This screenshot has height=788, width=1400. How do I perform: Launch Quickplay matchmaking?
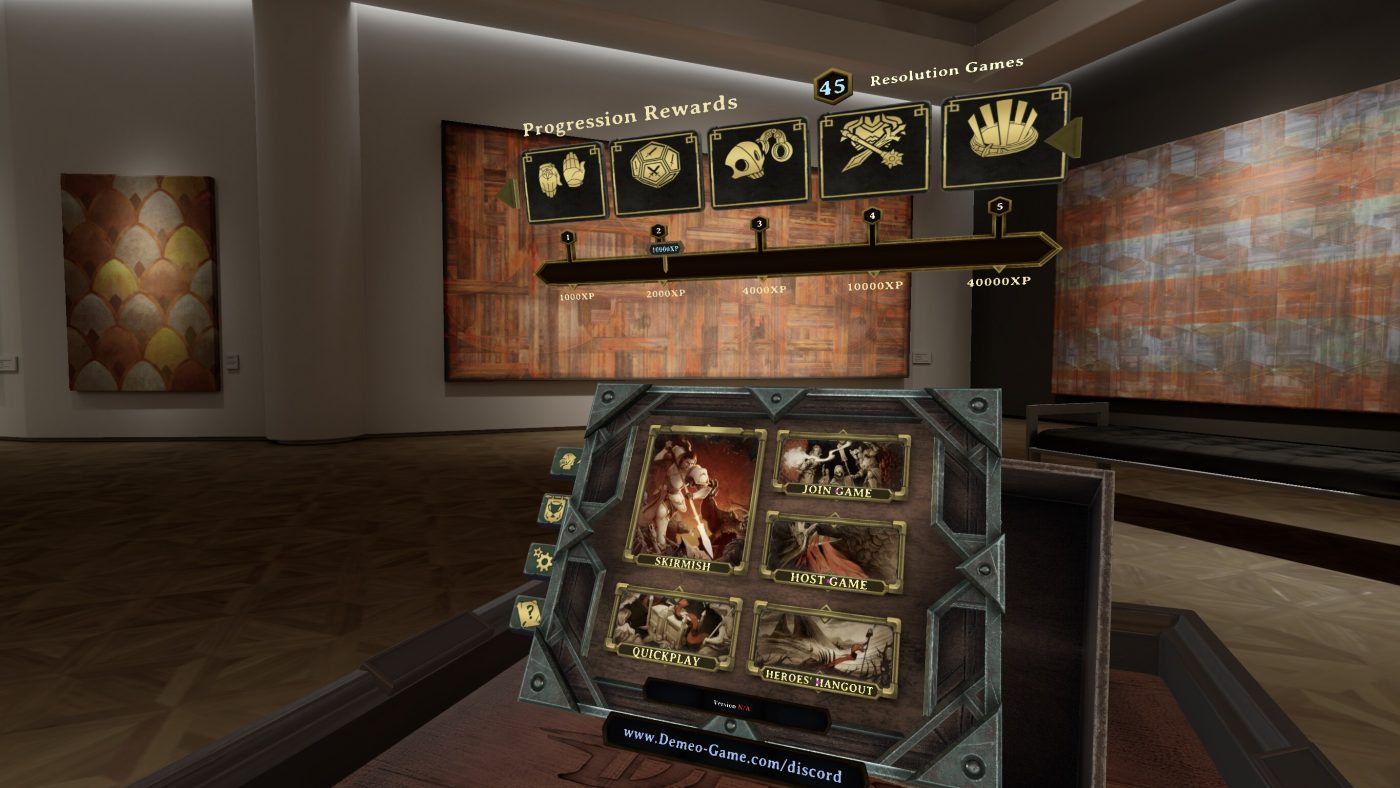676,628
